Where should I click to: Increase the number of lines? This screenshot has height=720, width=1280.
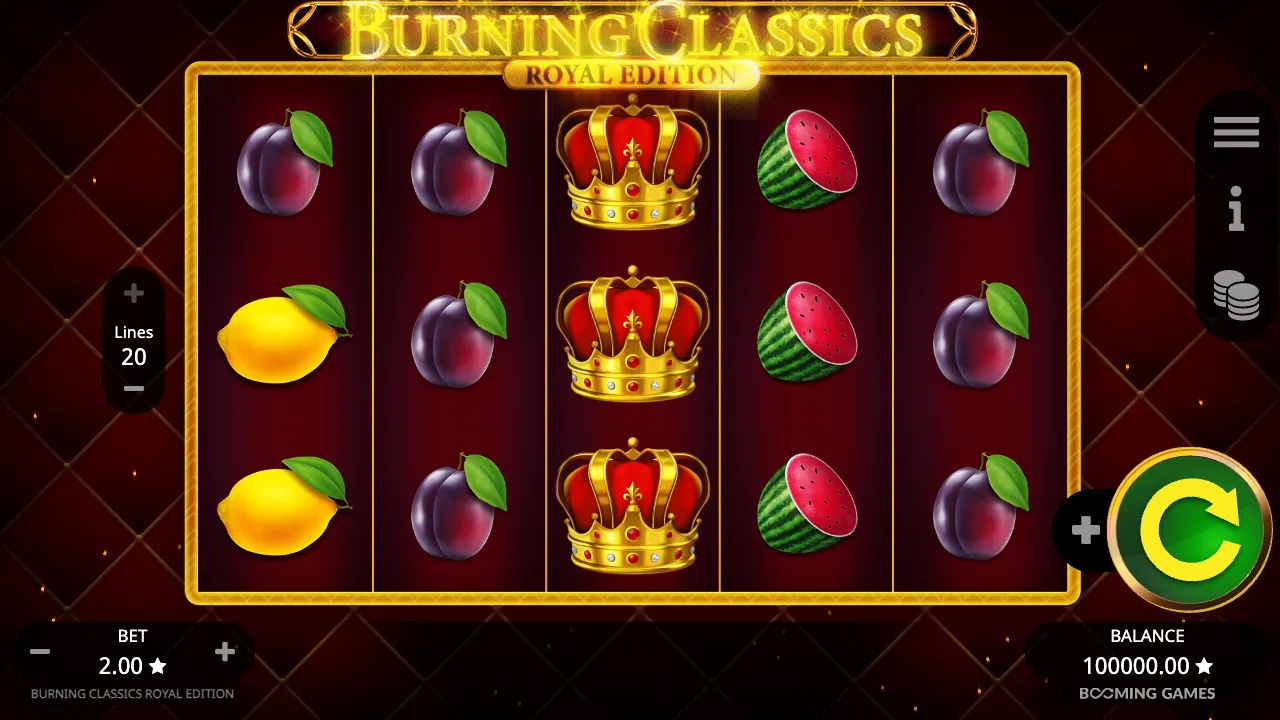pos(133,293)
